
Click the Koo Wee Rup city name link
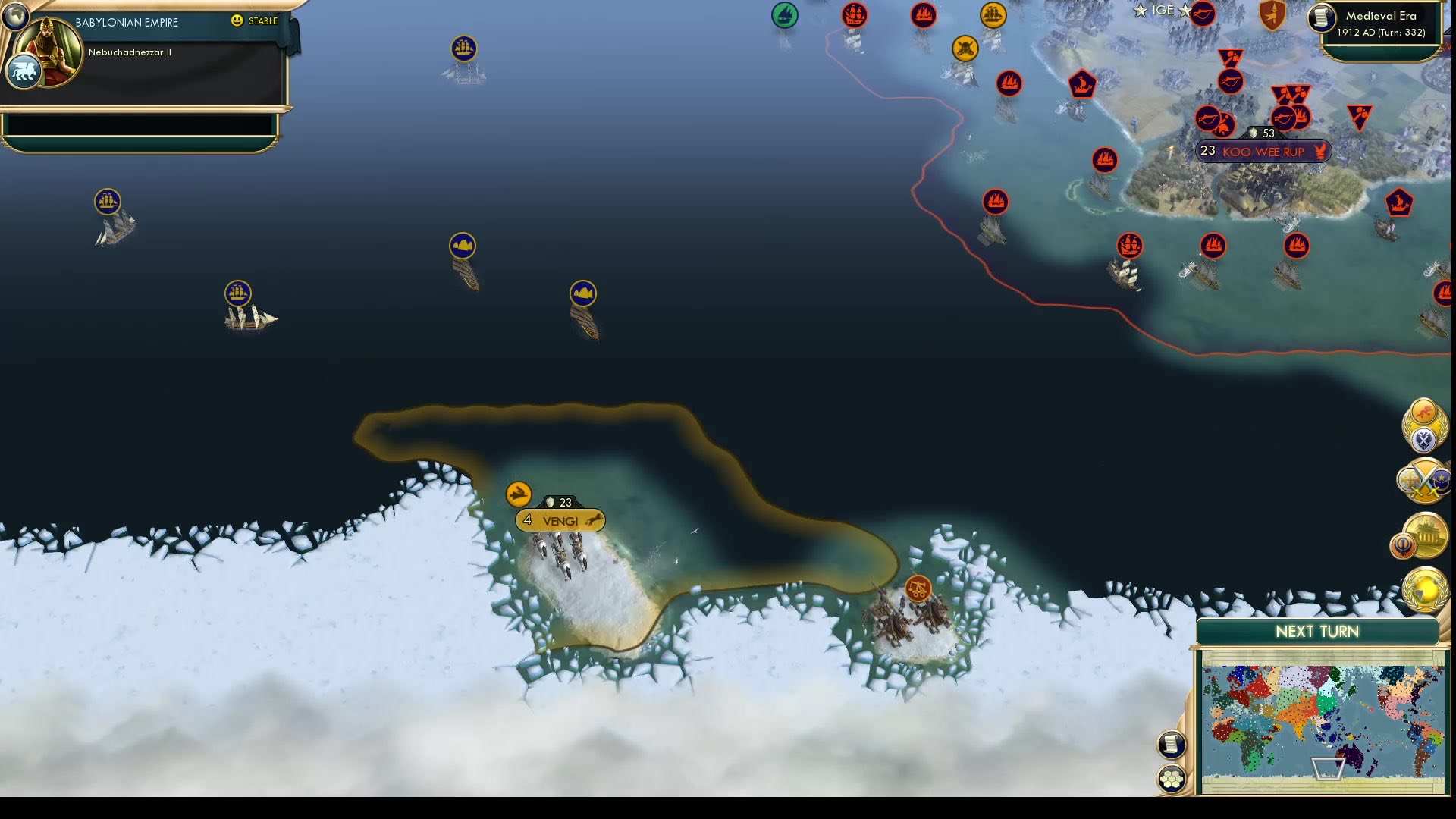pyautogui.click(x=1264, y=152)
